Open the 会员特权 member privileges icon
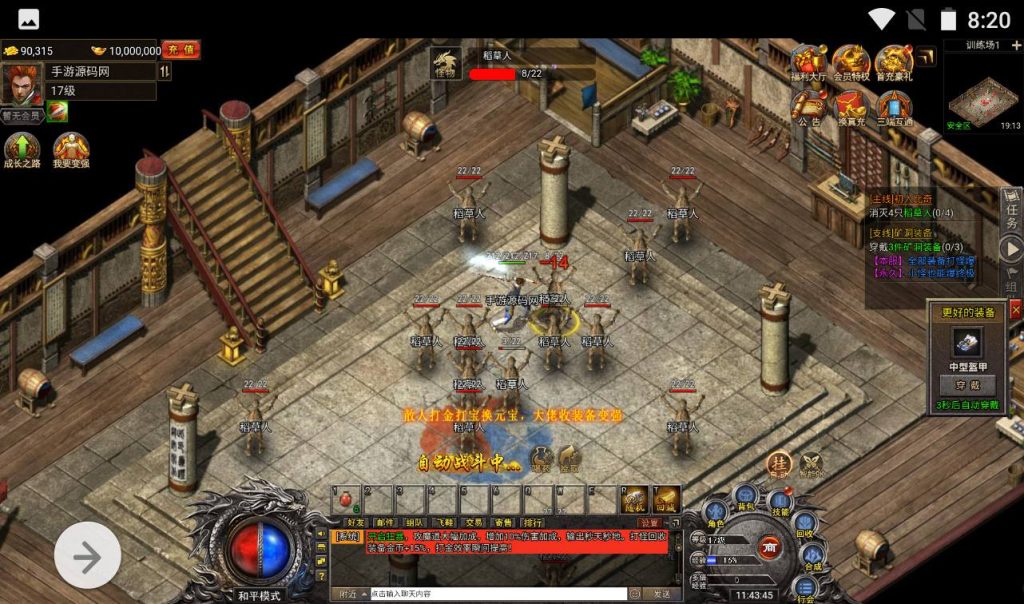The width and height of the screenshot is (1024, 604). coord(851,64)
